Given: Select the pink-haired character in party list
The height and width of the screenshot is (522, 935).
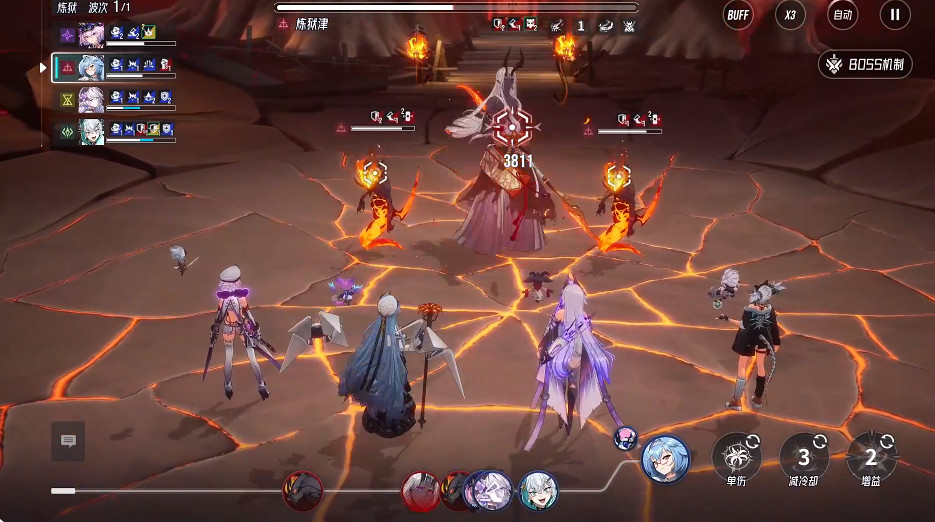Looking at the screenshot, I should point(92,37).
